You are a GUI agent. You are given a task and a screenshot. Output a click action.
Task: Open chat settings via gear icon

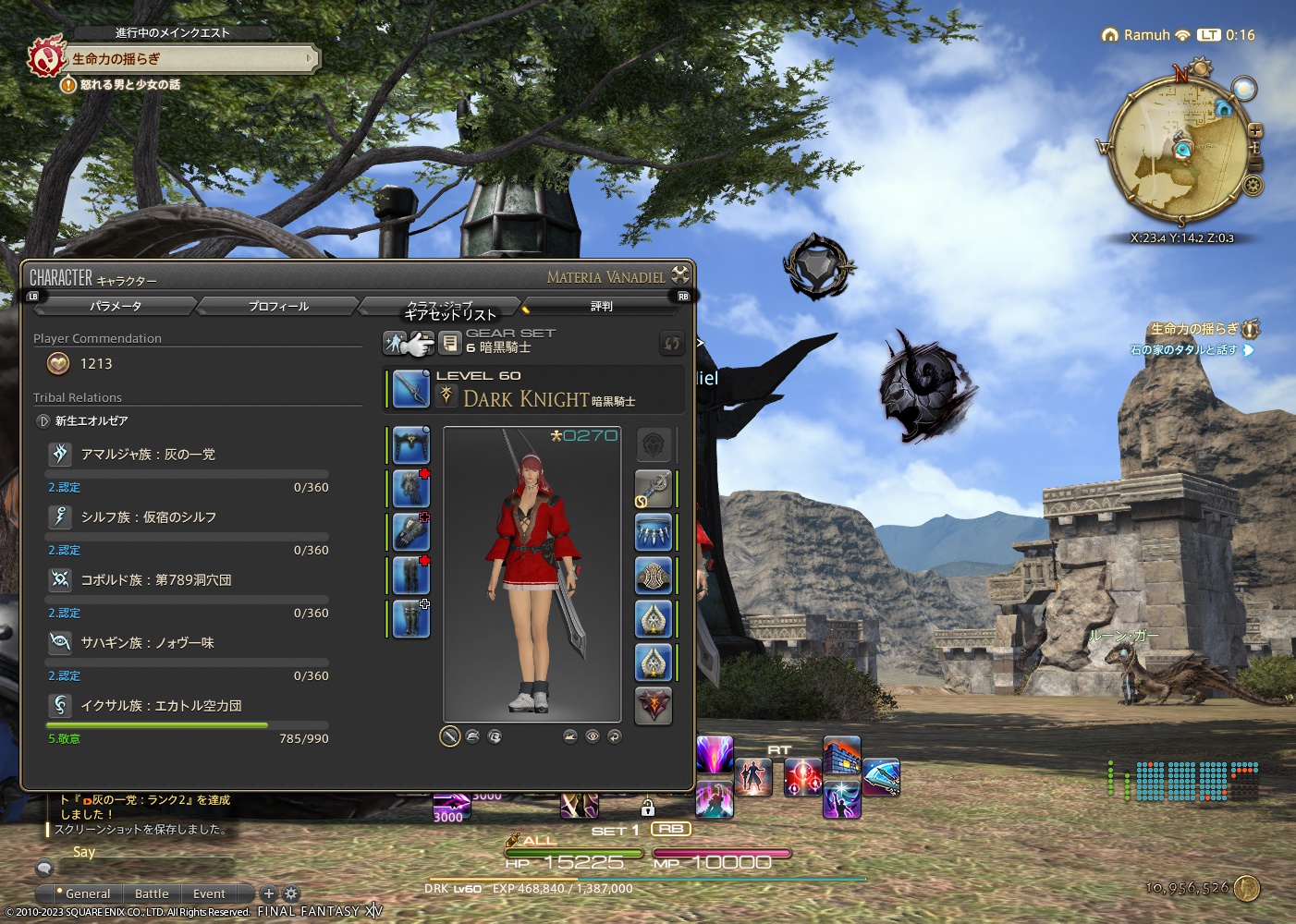(290, 894)
